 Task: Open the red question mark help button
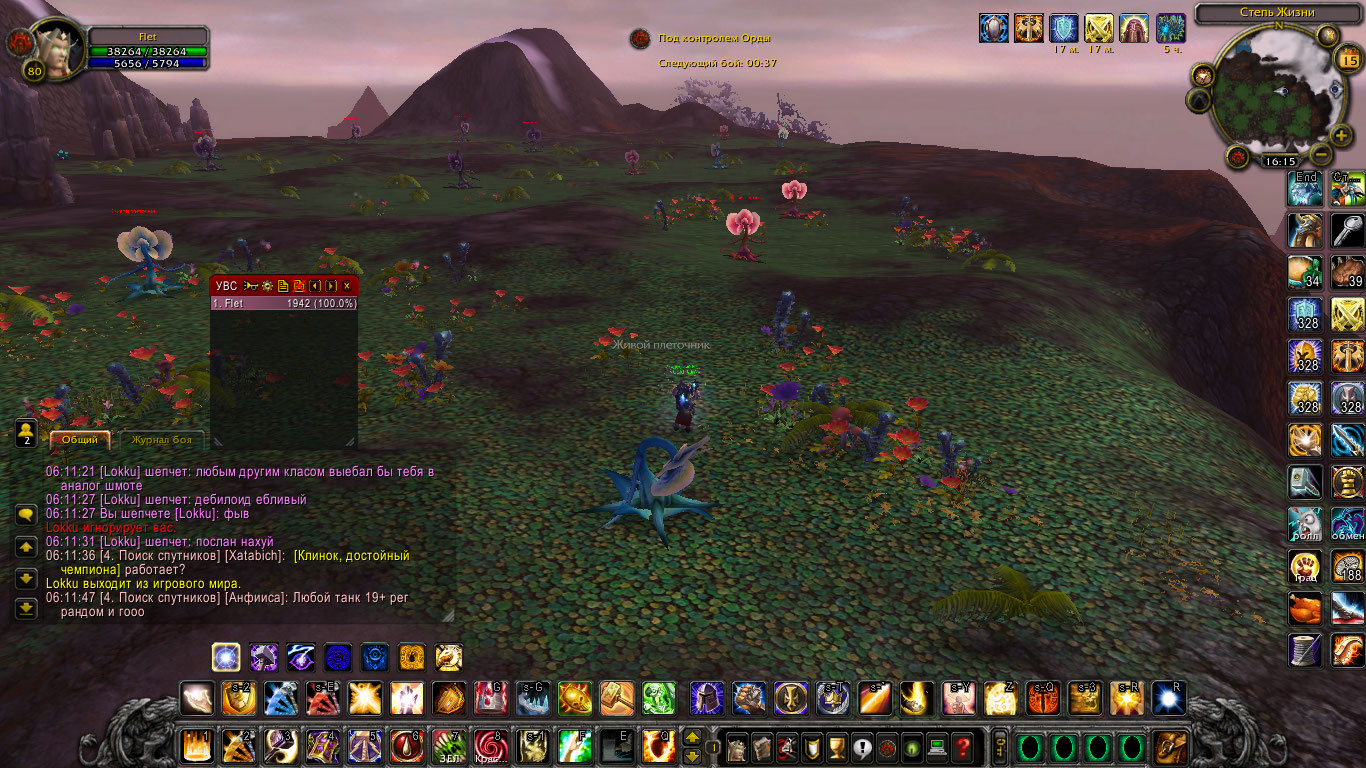[962, 746]
